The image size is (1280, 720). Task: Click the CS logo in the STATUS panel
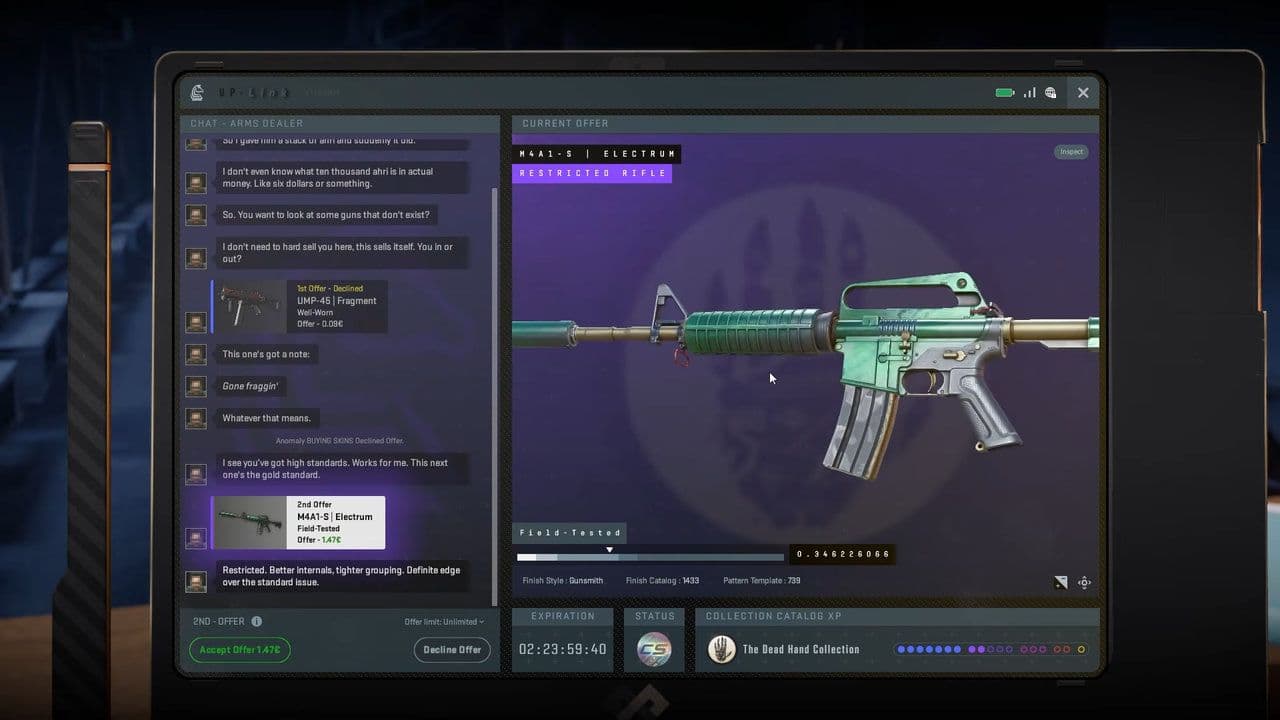point(654,649)
